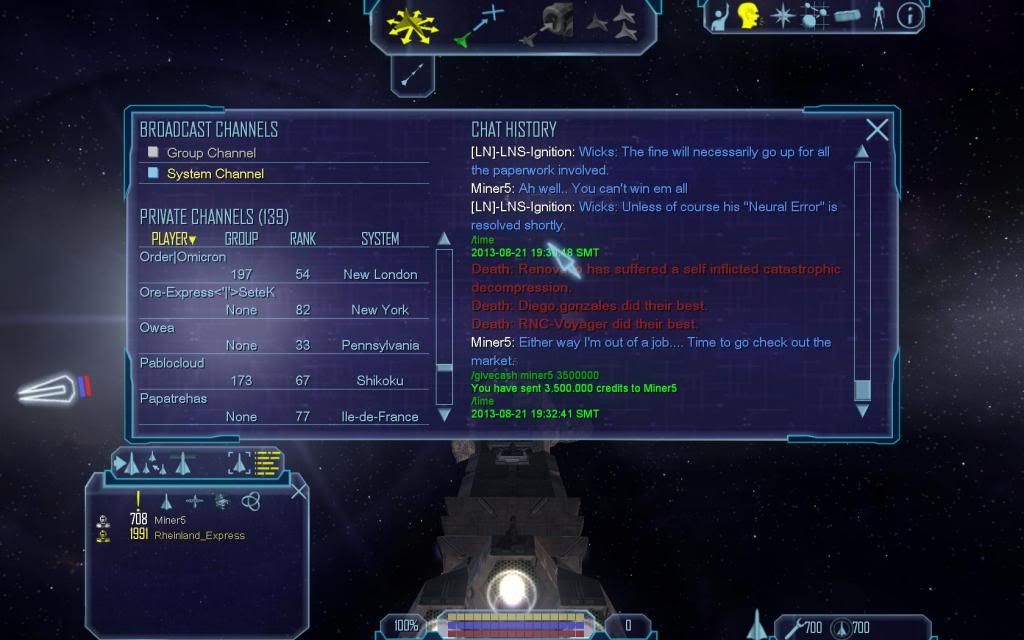Viewport: 1024px width, 640px height.
Task: Sort the list by SYSTEM column header
Action: click(x=380, y=239)
